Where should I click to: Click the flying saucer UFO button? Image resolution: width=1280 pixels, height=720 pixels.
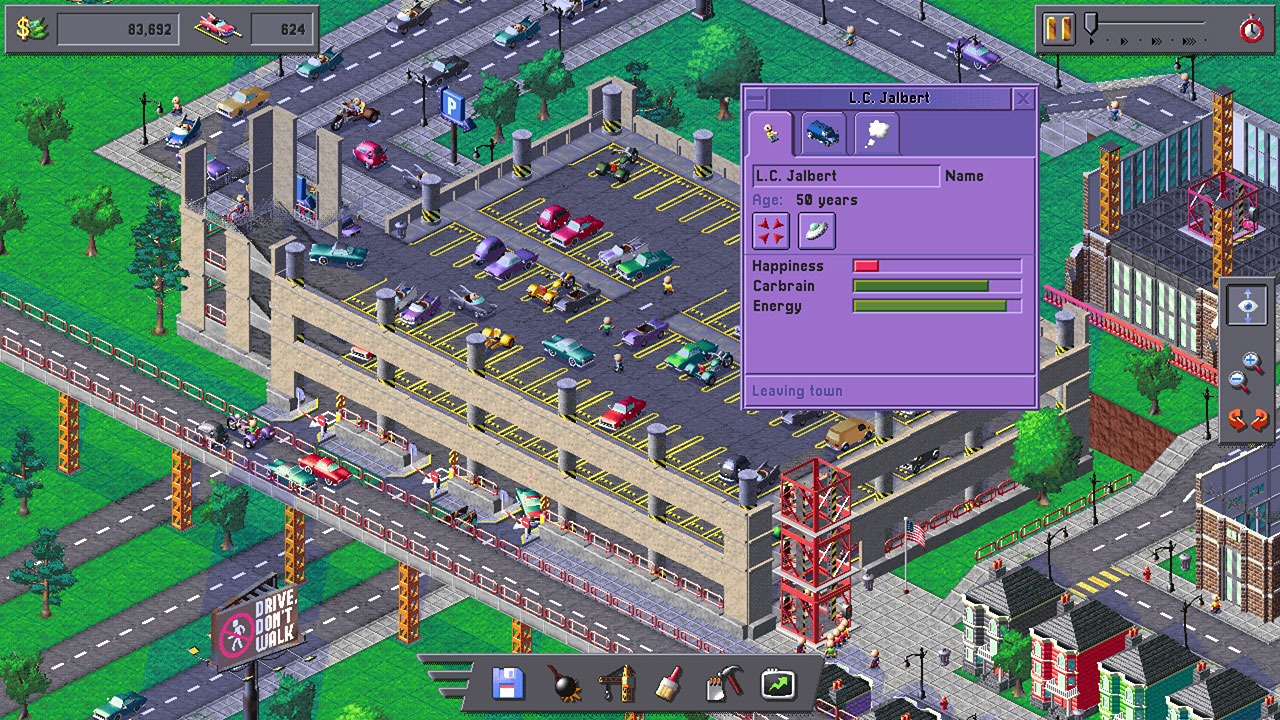817,231
